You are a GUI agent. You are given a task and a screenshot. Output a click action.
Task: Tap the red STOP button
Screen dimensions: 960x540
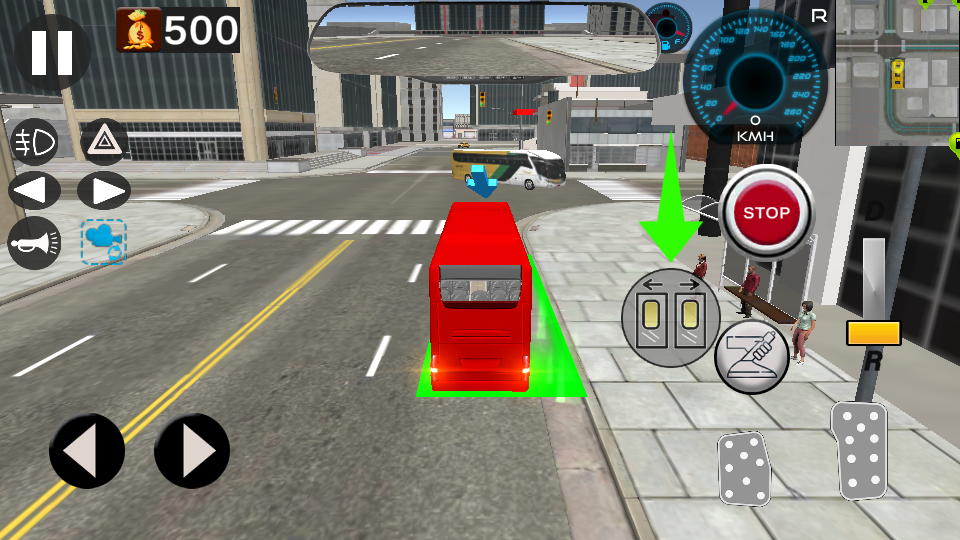click(767, 212)
